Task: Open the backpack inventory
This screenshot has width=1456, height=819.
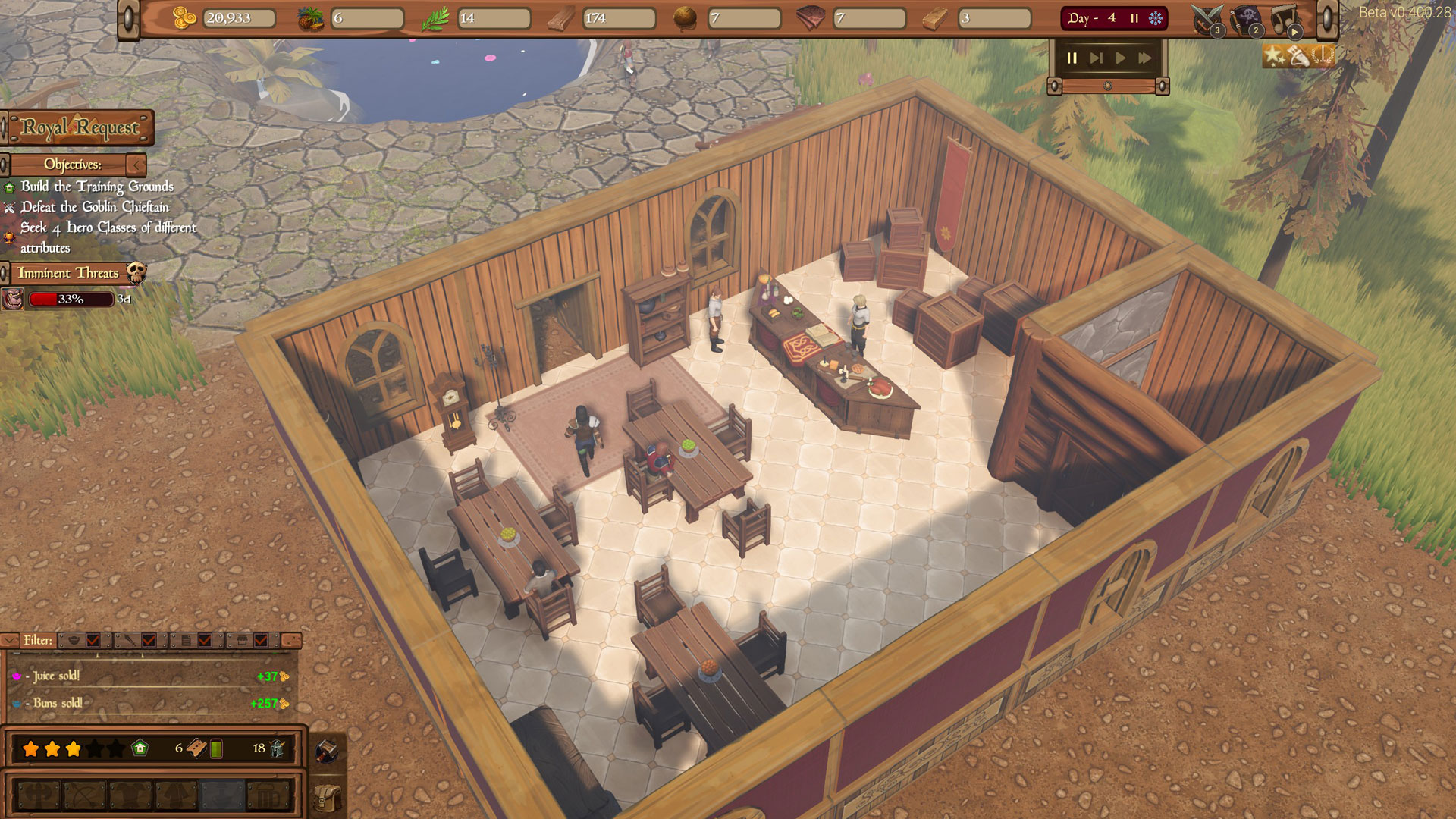Action: pos(326,797)
